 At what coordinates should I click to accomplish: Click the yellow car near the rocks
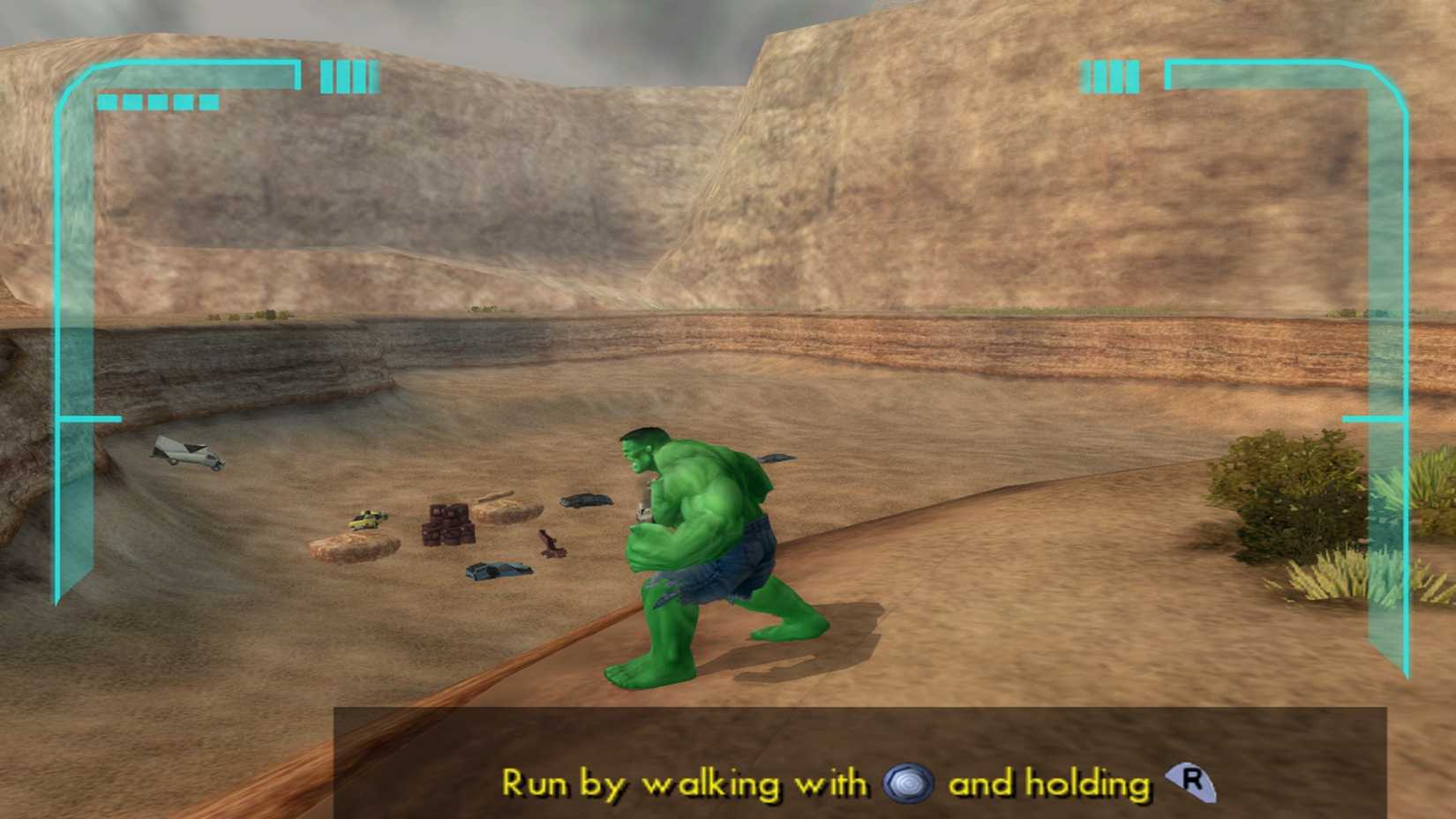[366, 521]
